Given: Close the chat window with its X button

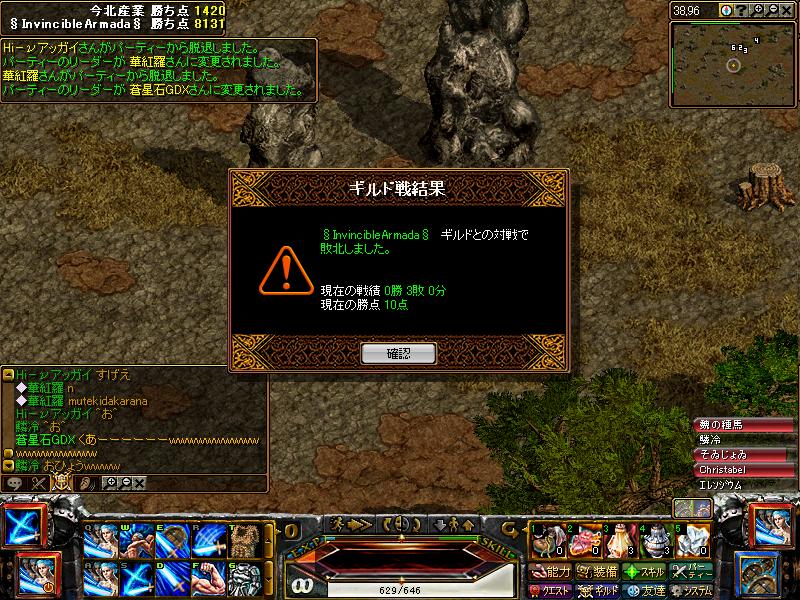Looking at the screenshot, I should tap(140, 483).
